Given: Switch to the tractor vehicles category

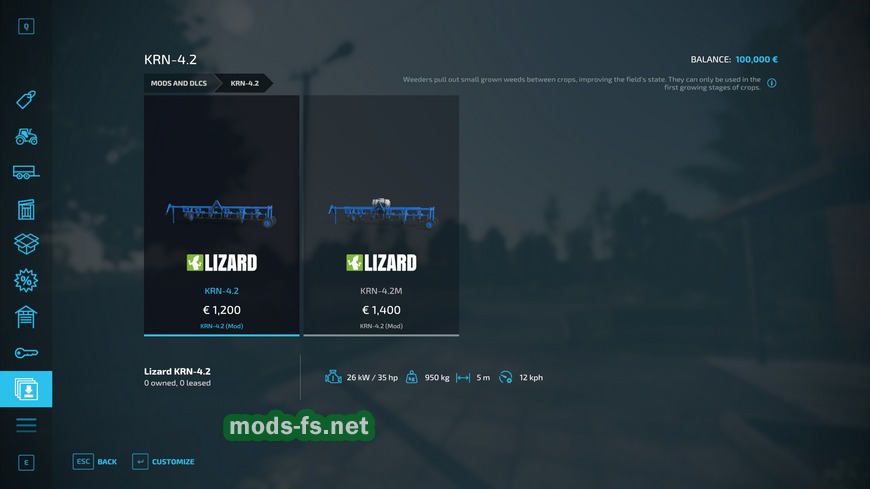Looking at the screenshot, I should coord(26,136).
